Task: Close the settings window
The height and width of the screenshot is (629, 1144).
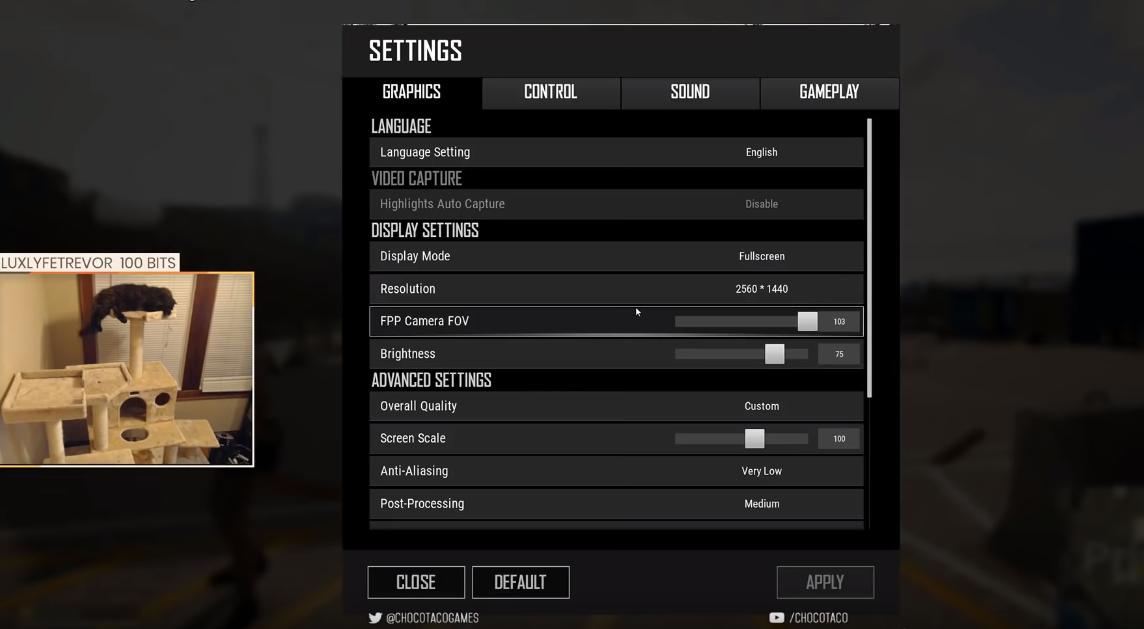Action: [416, 582]
